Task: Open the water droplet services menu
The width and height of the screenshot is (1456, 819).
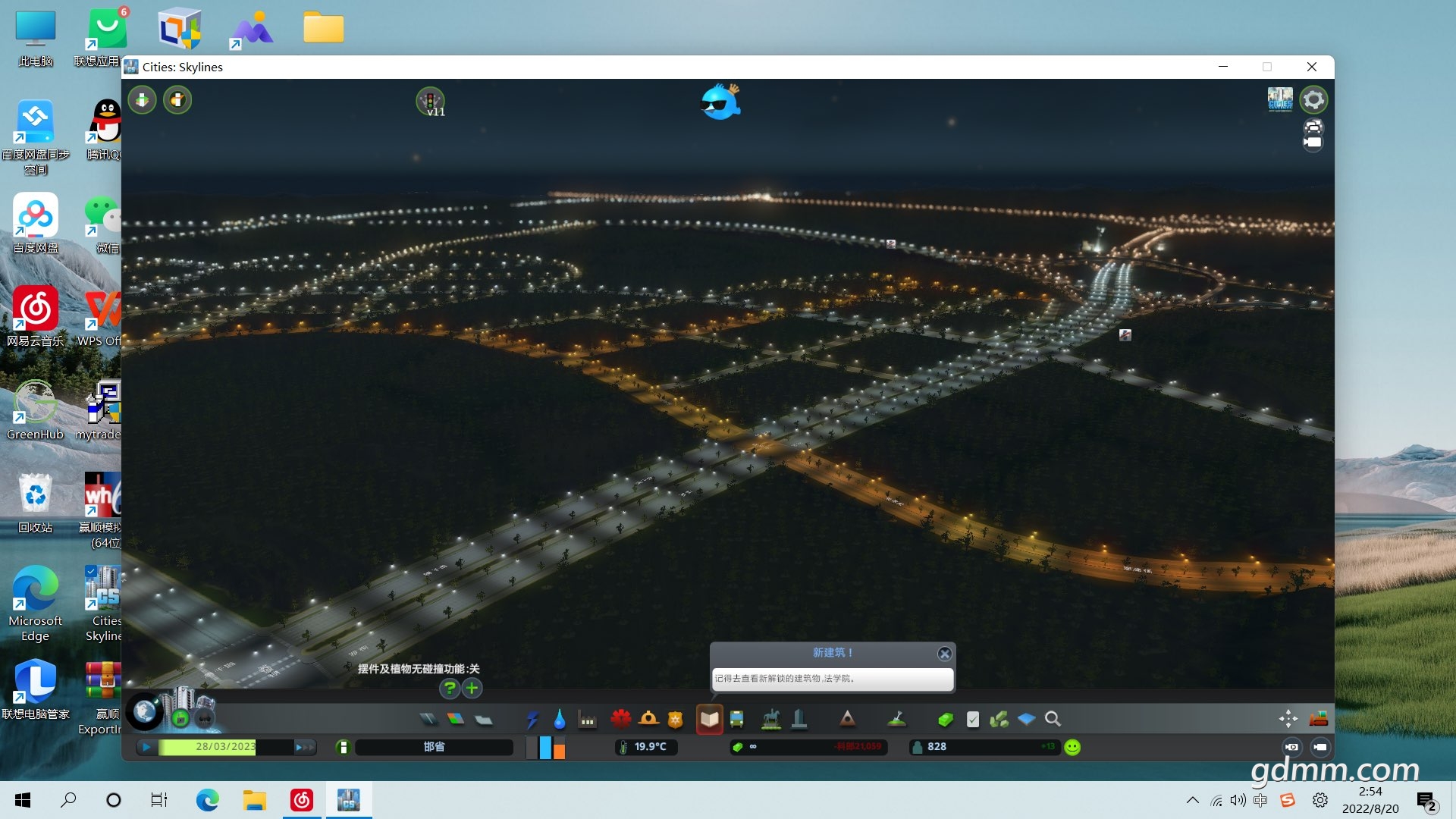Action: coord(560,719)
